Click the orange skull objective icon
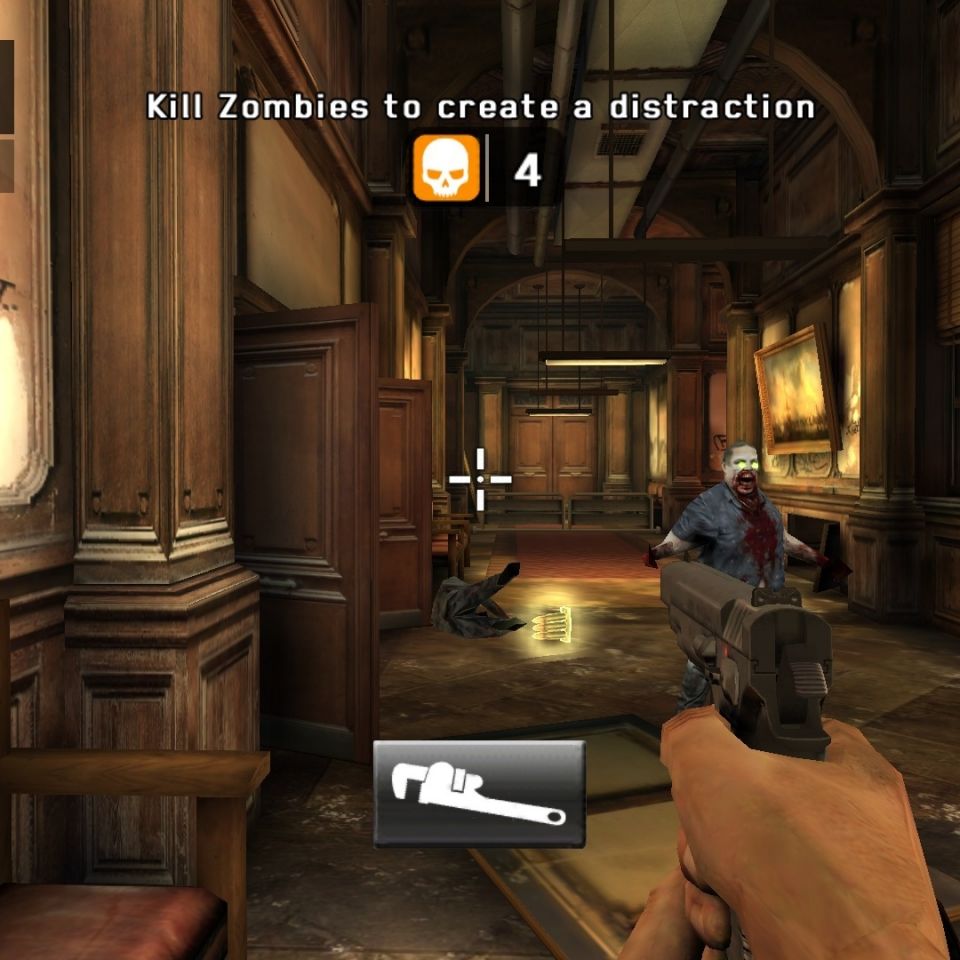 click(446, 169)
